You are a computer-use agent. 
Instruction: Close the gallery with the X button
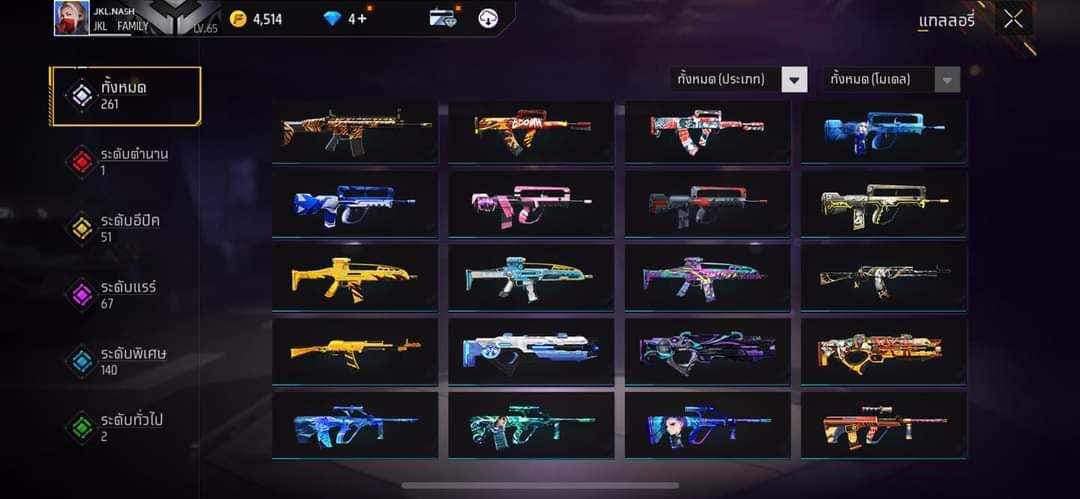(1013, 19)
